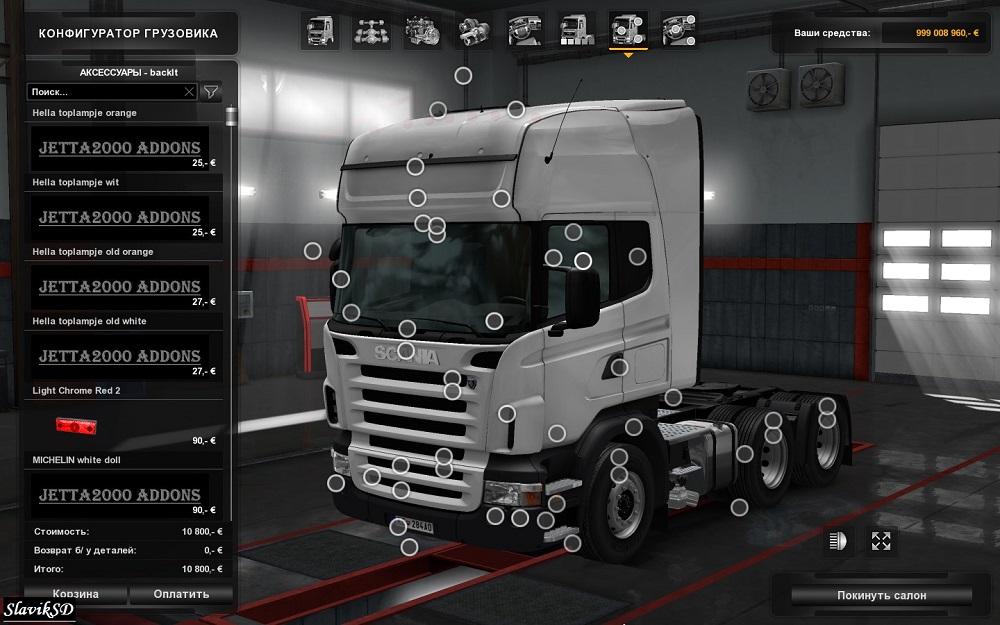Switch to the engine tab
The width and height of the screenshot is (1000, 625).
pyautogui.click(x=422, y=29)
